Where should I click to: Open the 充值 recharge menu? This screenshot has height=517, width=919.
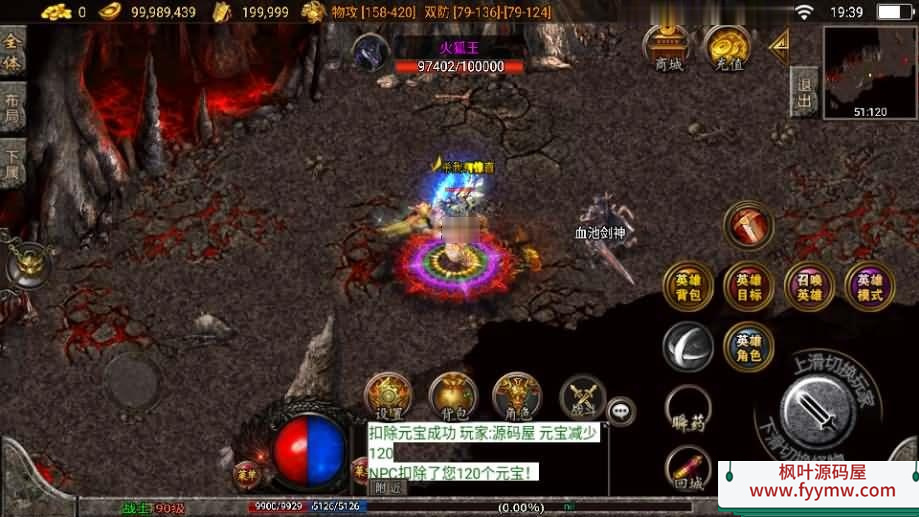coord(727,48)
